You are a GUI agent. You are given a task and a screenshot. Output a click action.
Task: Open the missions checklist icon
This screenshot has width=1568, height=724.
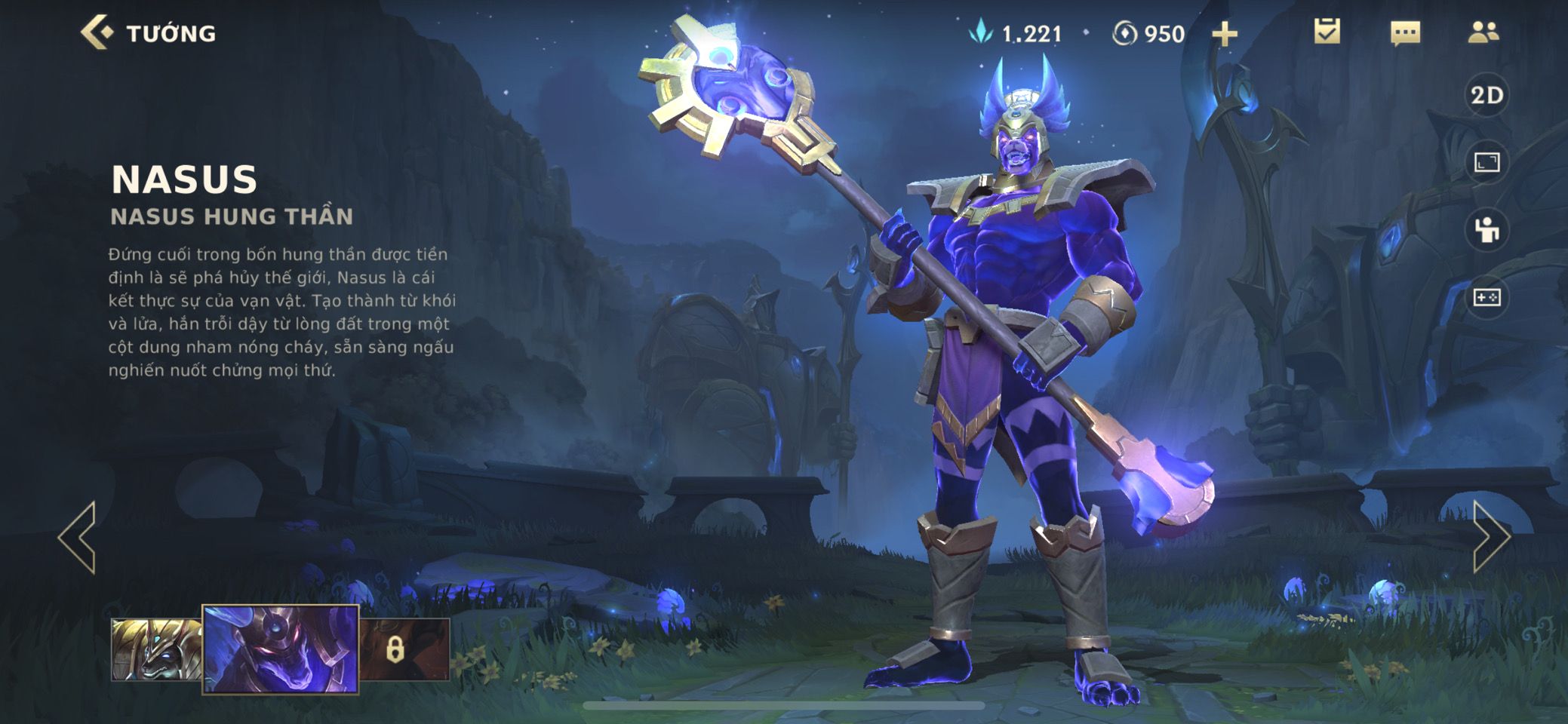click(x=1327, y=32)
